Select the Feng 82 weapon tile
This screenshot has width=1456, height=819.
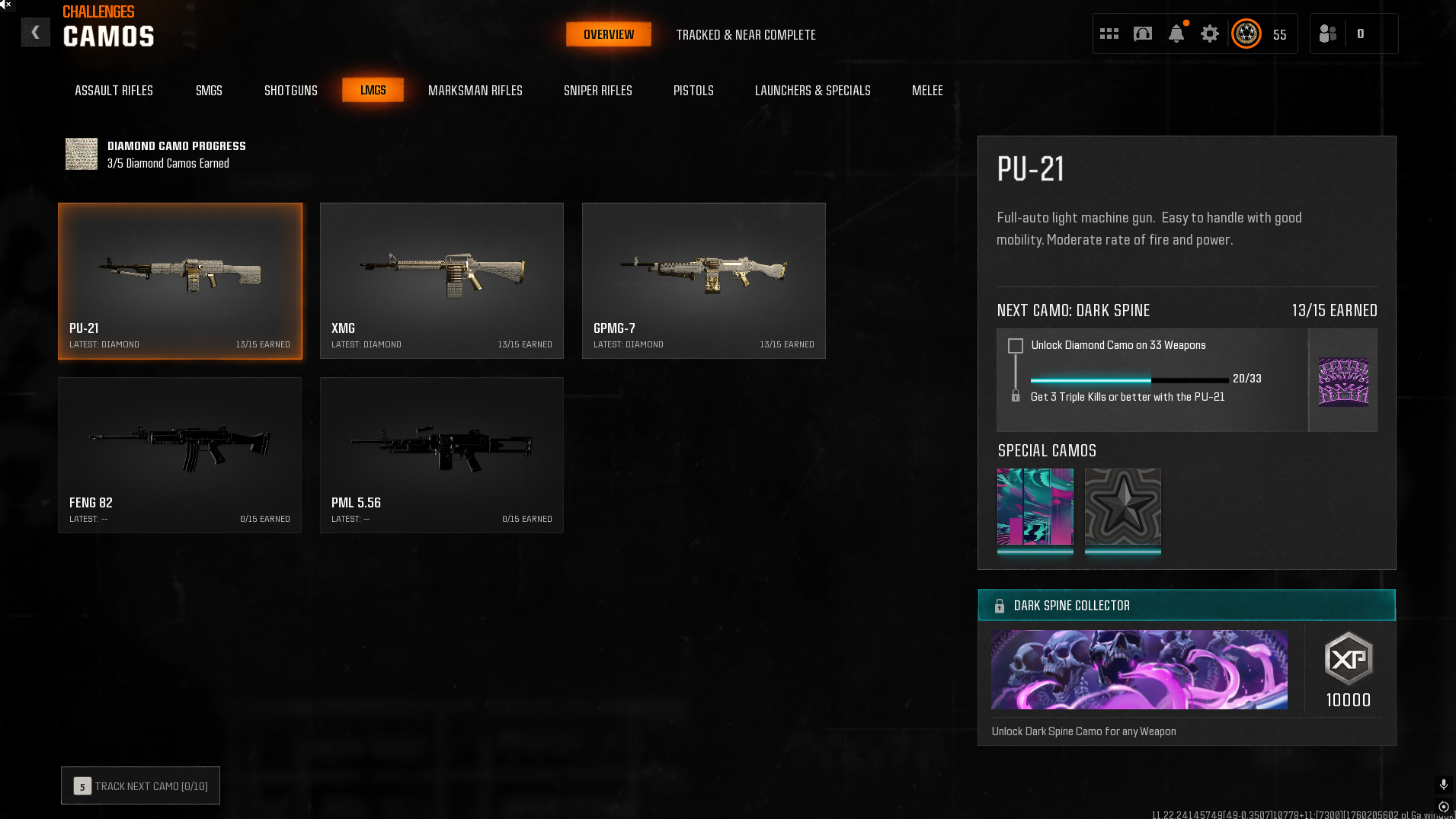tap(179, 455)
